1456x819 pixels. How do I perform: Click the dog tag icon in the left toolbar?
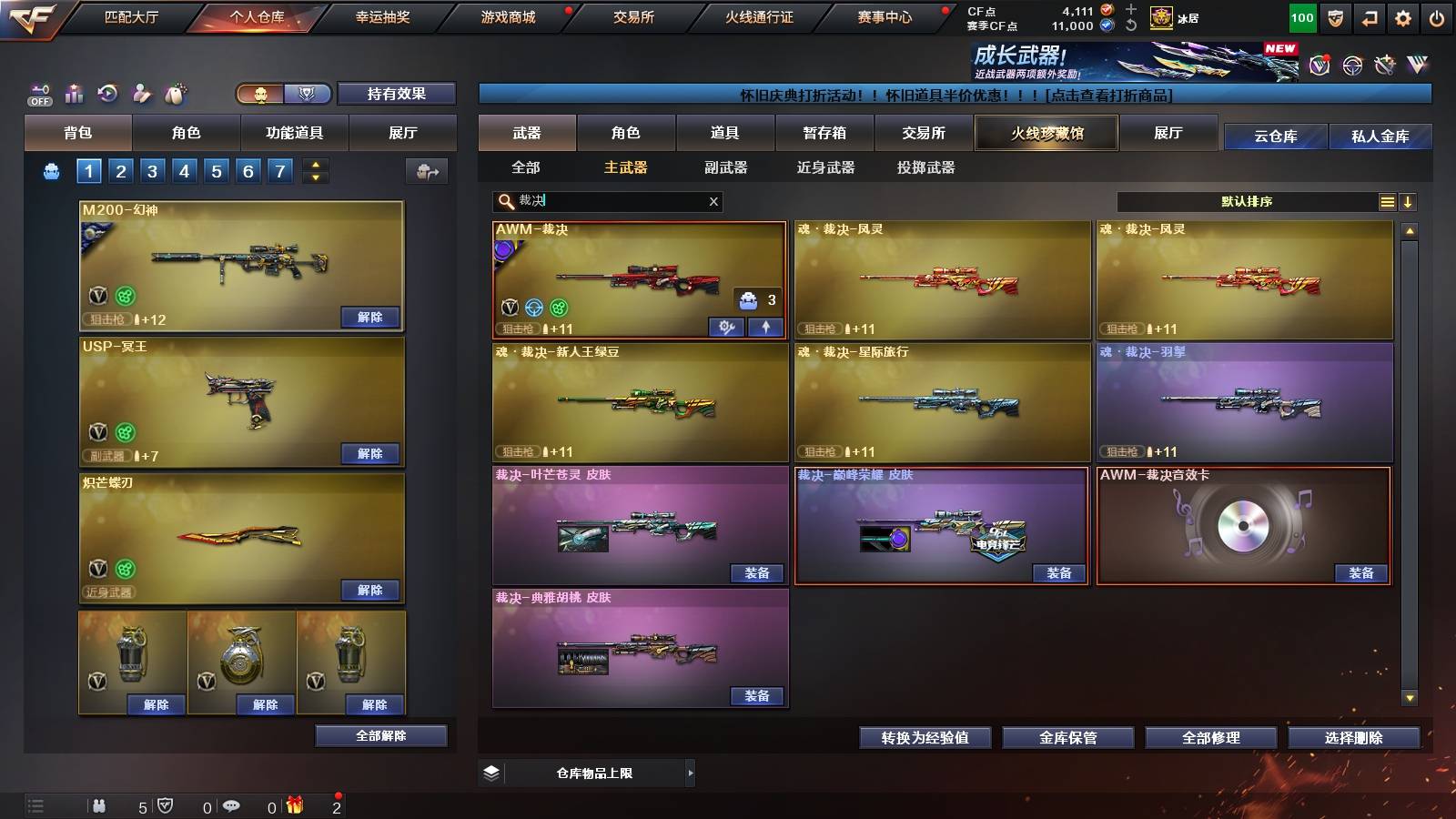pos(174,93)
